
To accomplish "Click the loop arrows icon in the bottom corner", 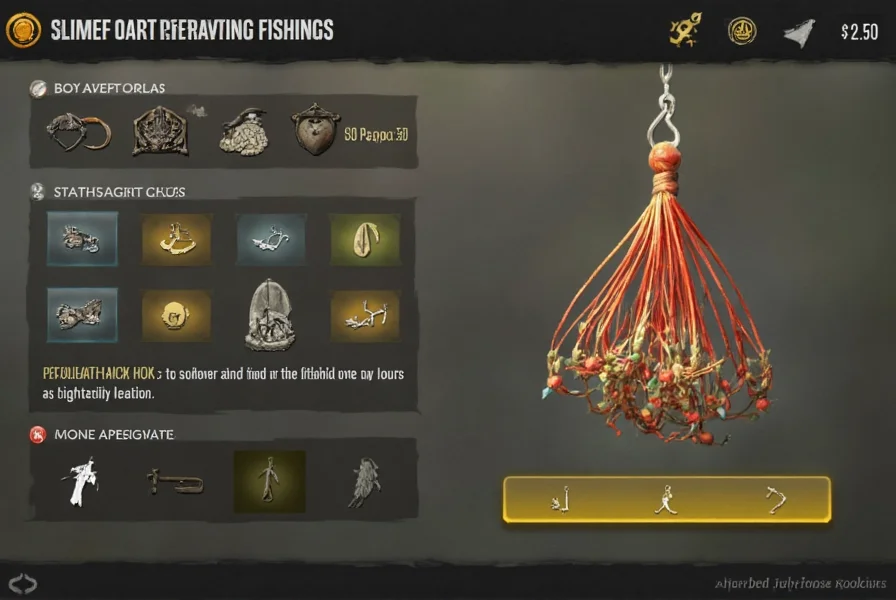I will 22,583.
